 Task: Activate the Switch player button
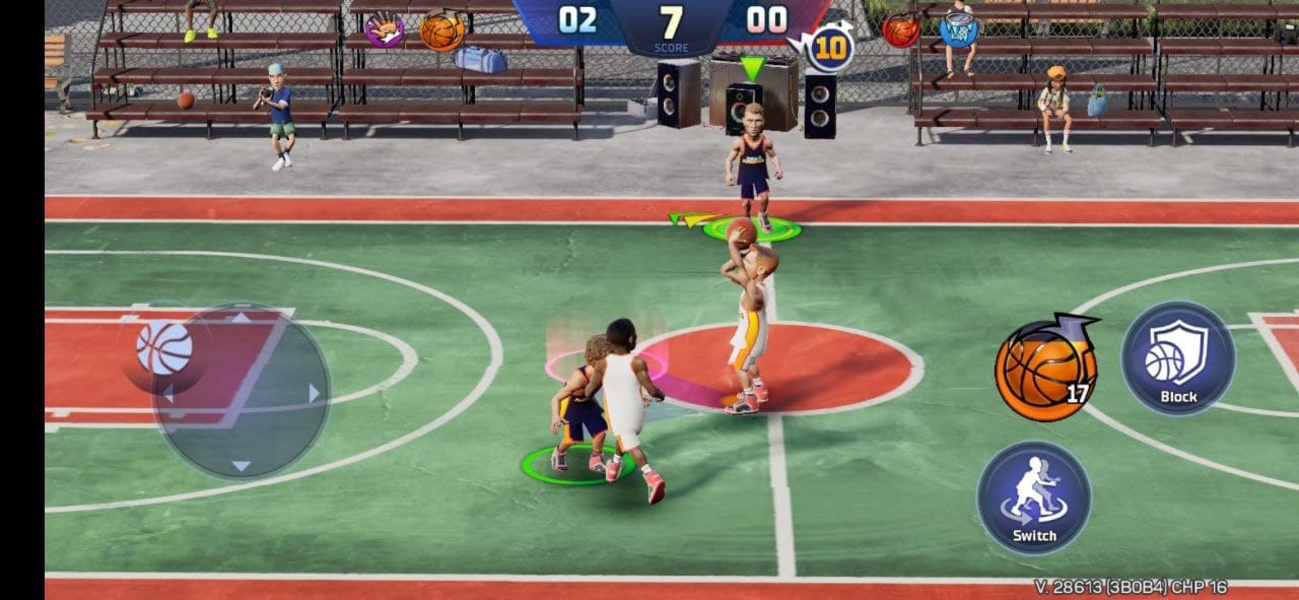point(1033,498)
